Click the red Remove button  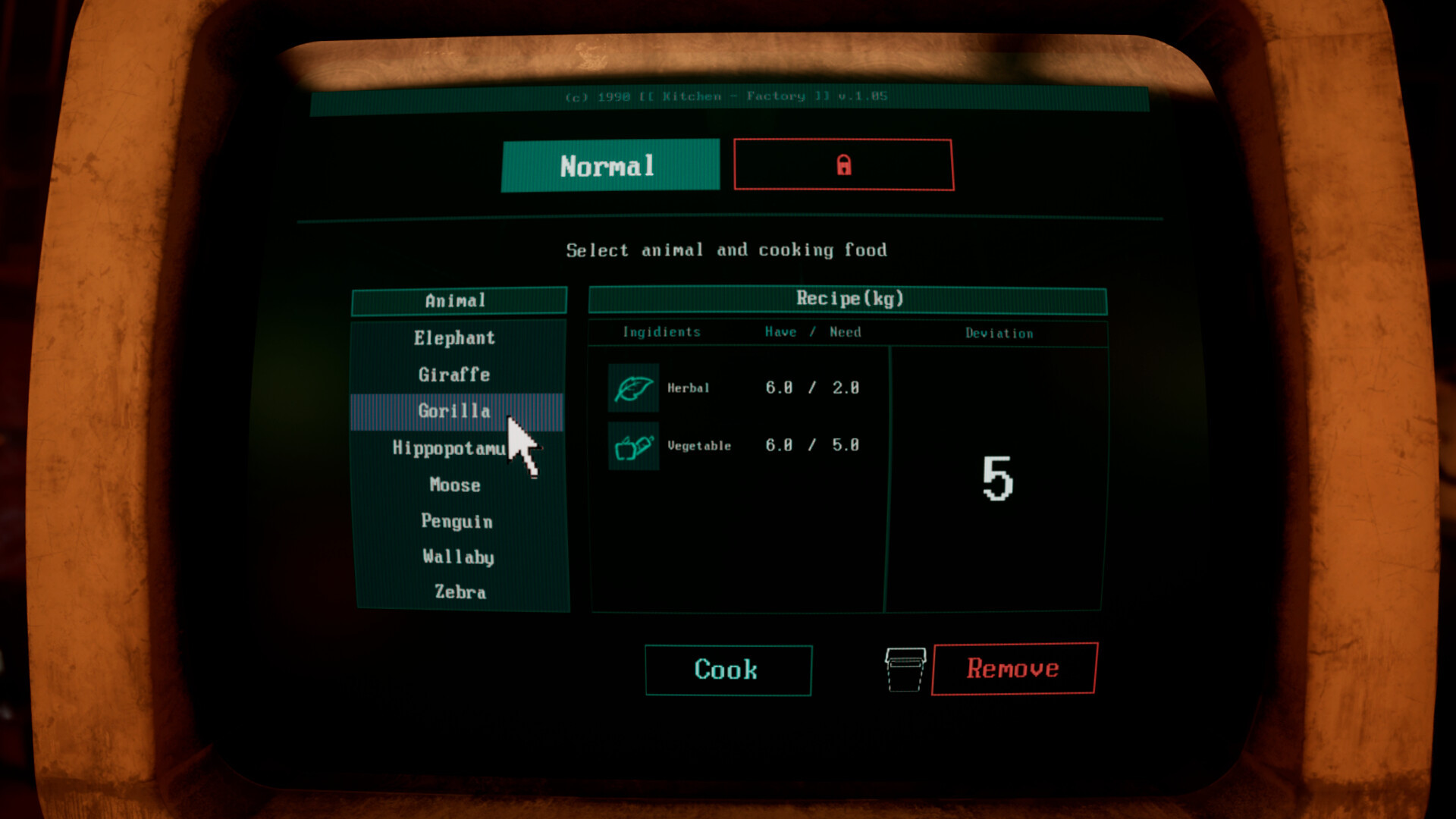pos(1014,668)
